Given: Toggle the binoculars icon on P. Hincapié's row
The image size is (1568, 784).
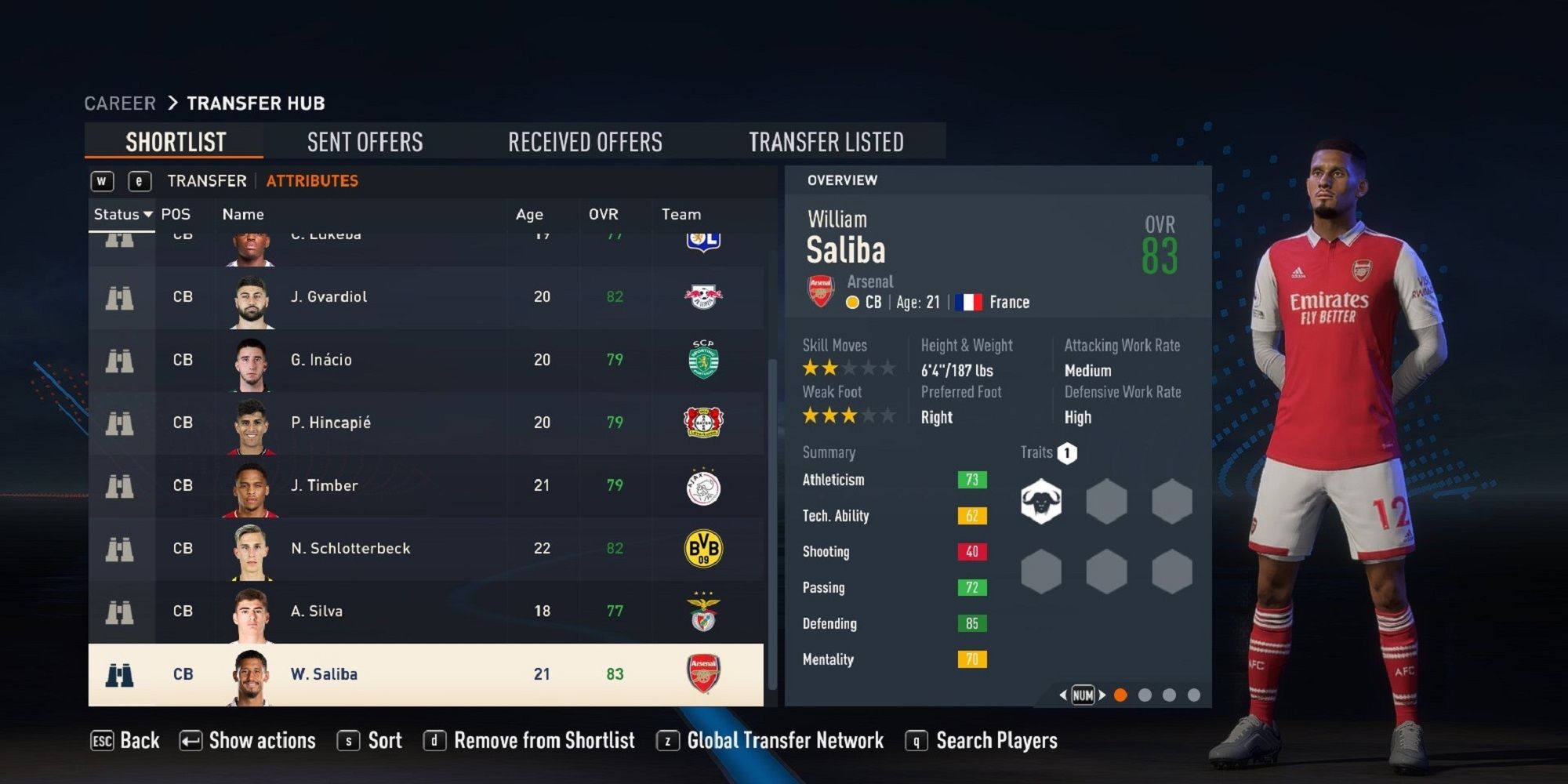Looking at the screenshot, I should (119, 423).
